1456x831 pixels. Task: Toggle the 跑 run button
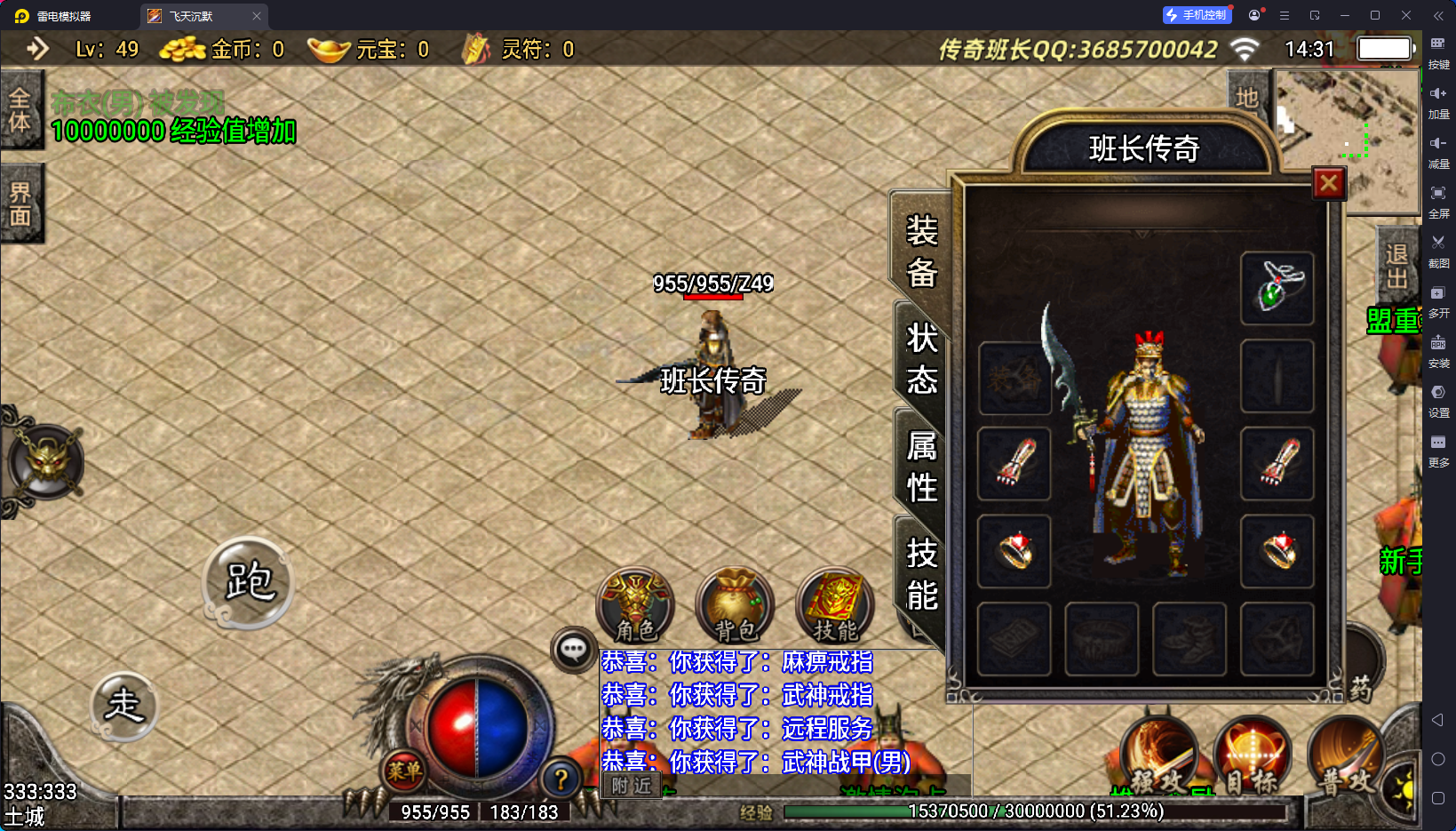pos(249,582)
